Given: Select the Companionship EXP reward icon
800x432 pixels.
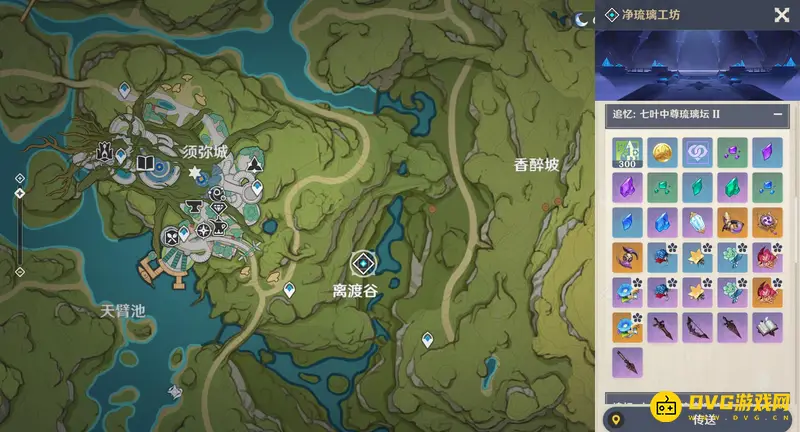Looking at the screenshot, I should [696, 152].
